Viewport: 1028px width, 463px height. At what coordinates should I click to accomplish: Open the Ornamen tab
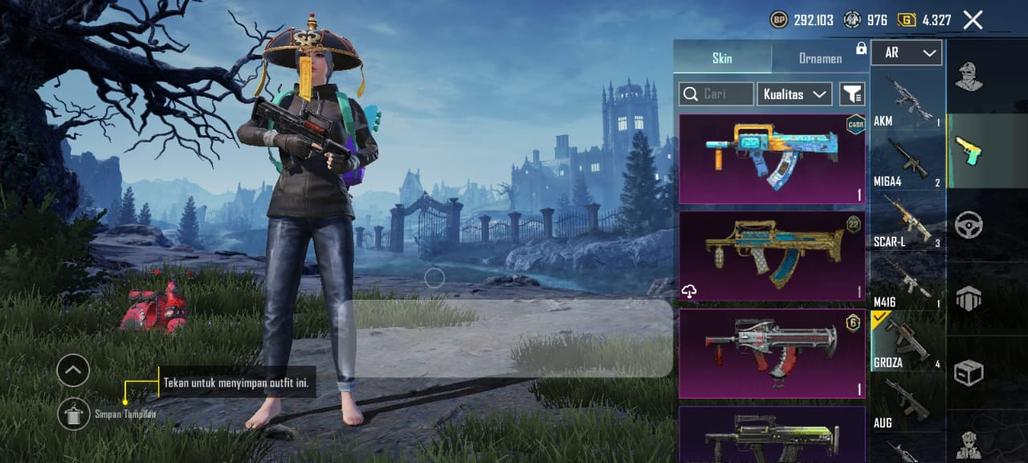coord(820,58)
